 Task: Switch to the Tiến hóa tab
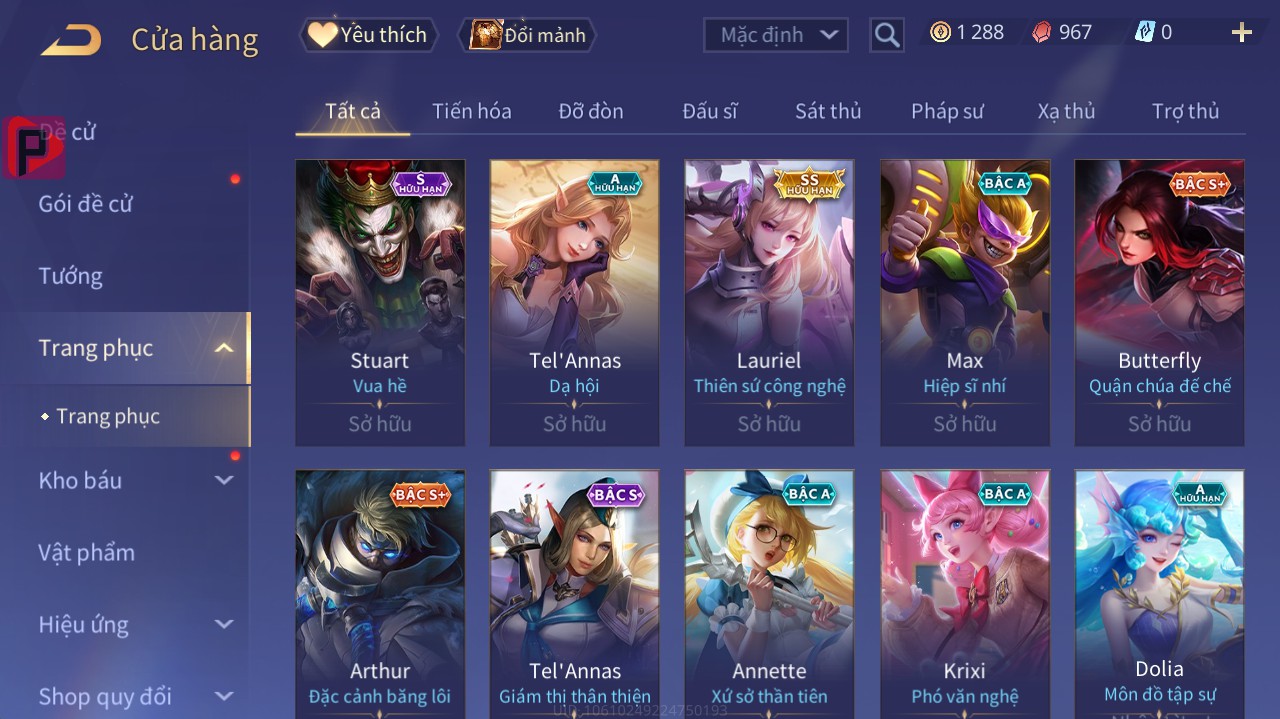[x=471, y=111]
